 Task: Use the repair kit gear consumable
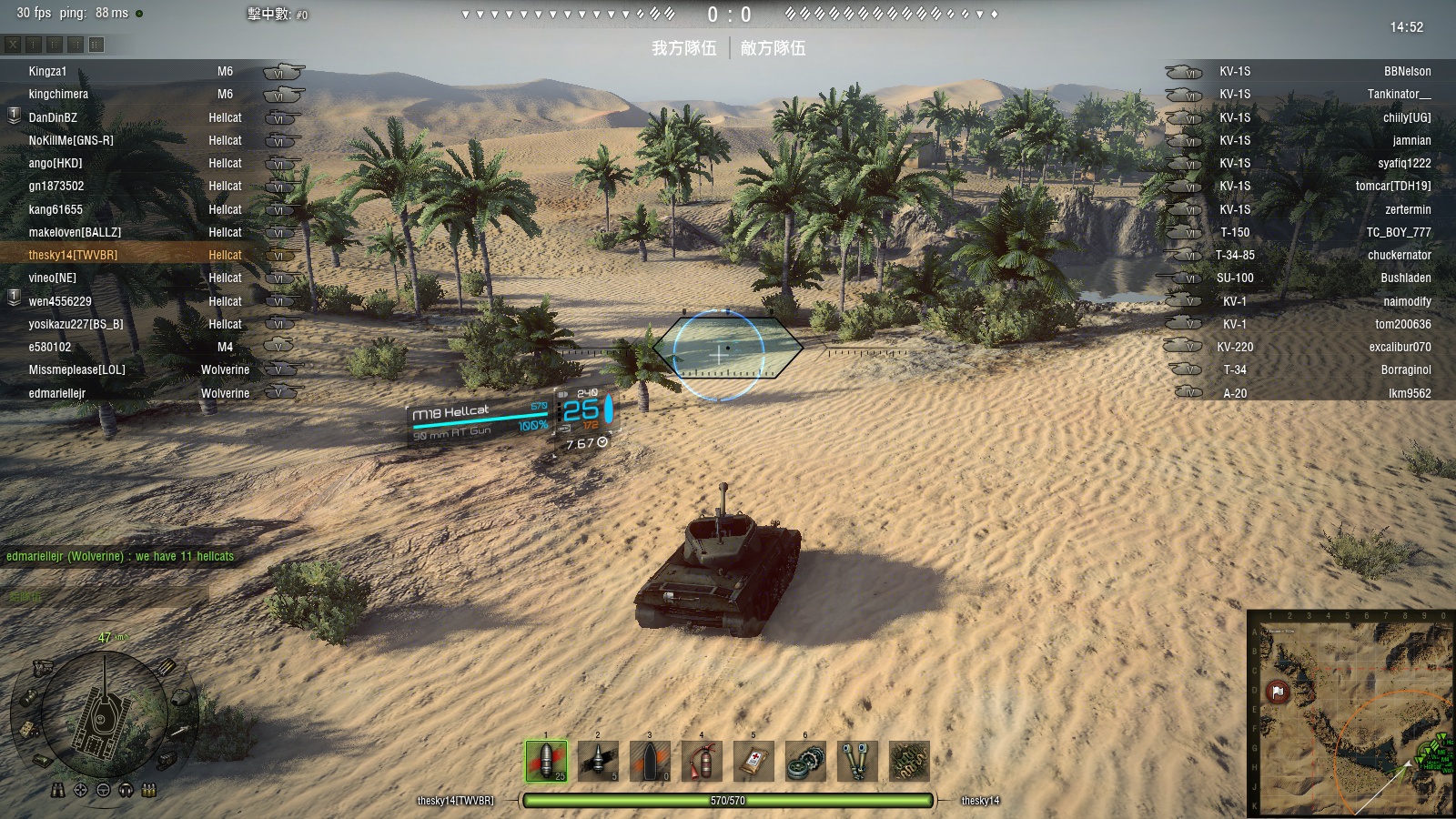805,761
